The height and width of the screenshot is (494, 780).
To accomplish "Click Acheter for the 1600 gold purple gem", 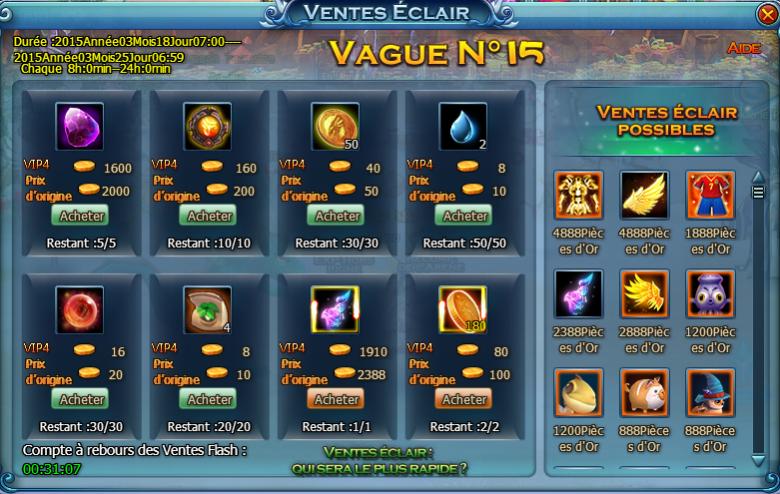I will tap(82, 215).
